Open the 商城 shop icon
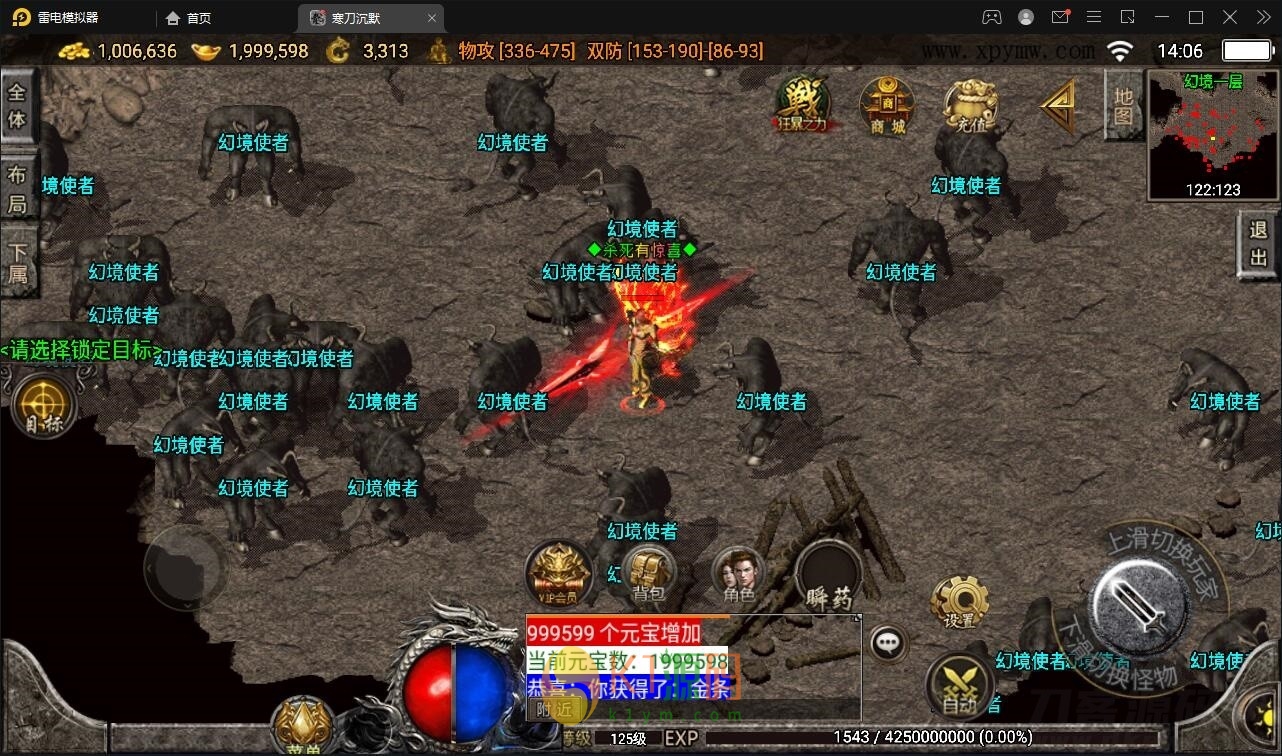This screenshot has width=1282, height=756. 887,103
